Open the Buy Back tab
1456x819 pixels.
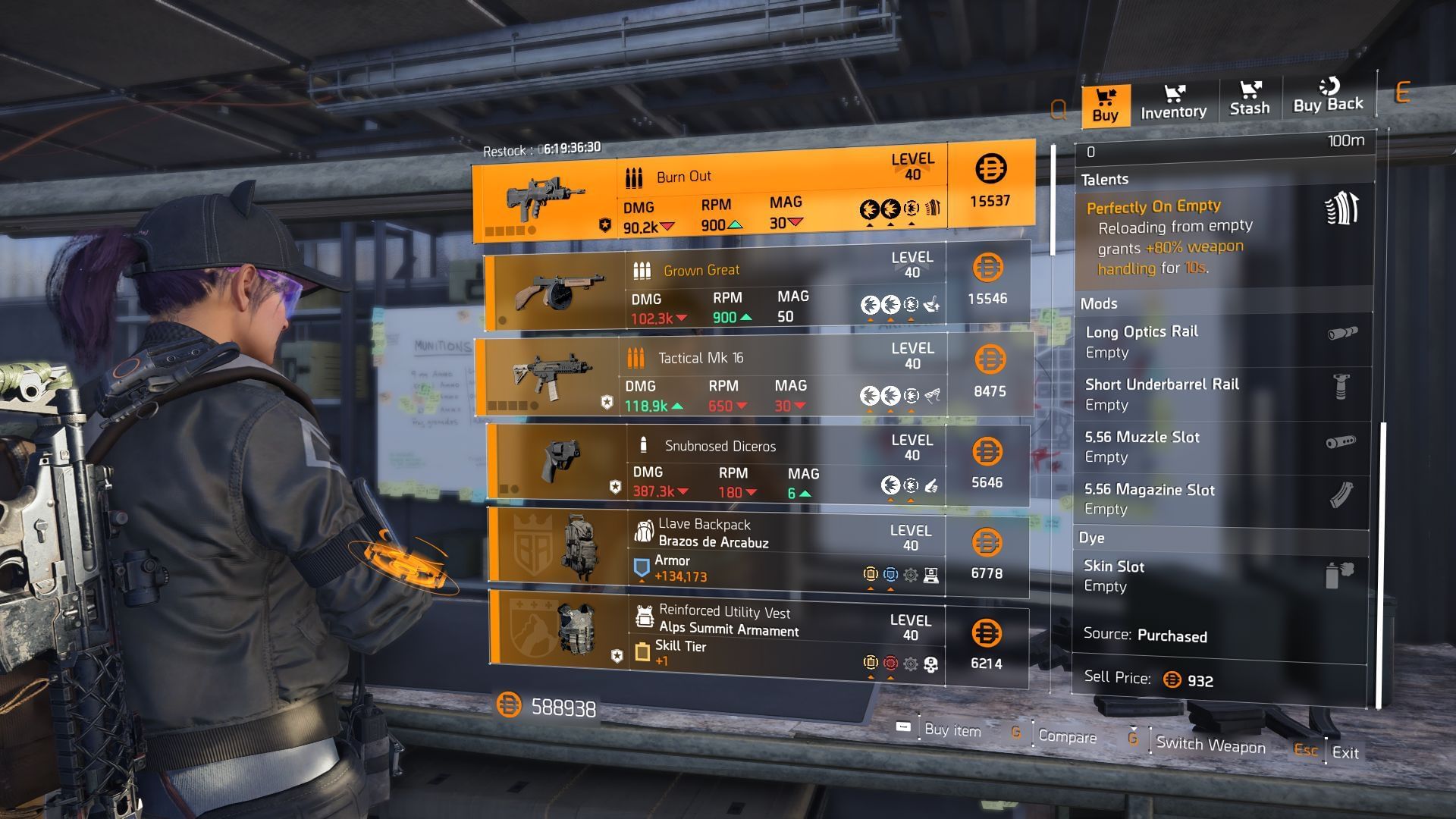[1328, 97]
